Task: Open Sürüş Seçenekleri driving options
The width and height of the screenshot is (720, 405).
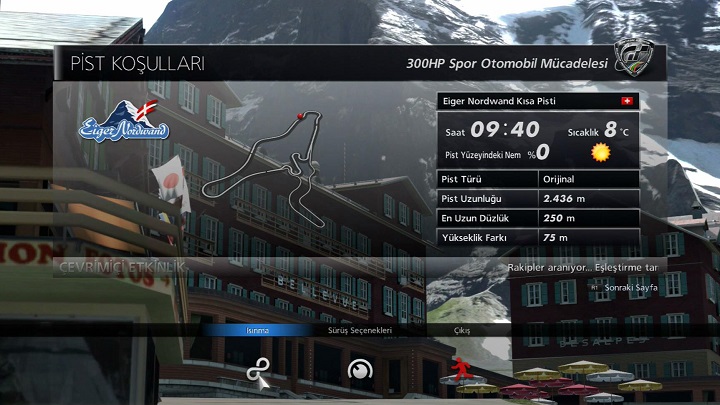Action: [359, 330]
